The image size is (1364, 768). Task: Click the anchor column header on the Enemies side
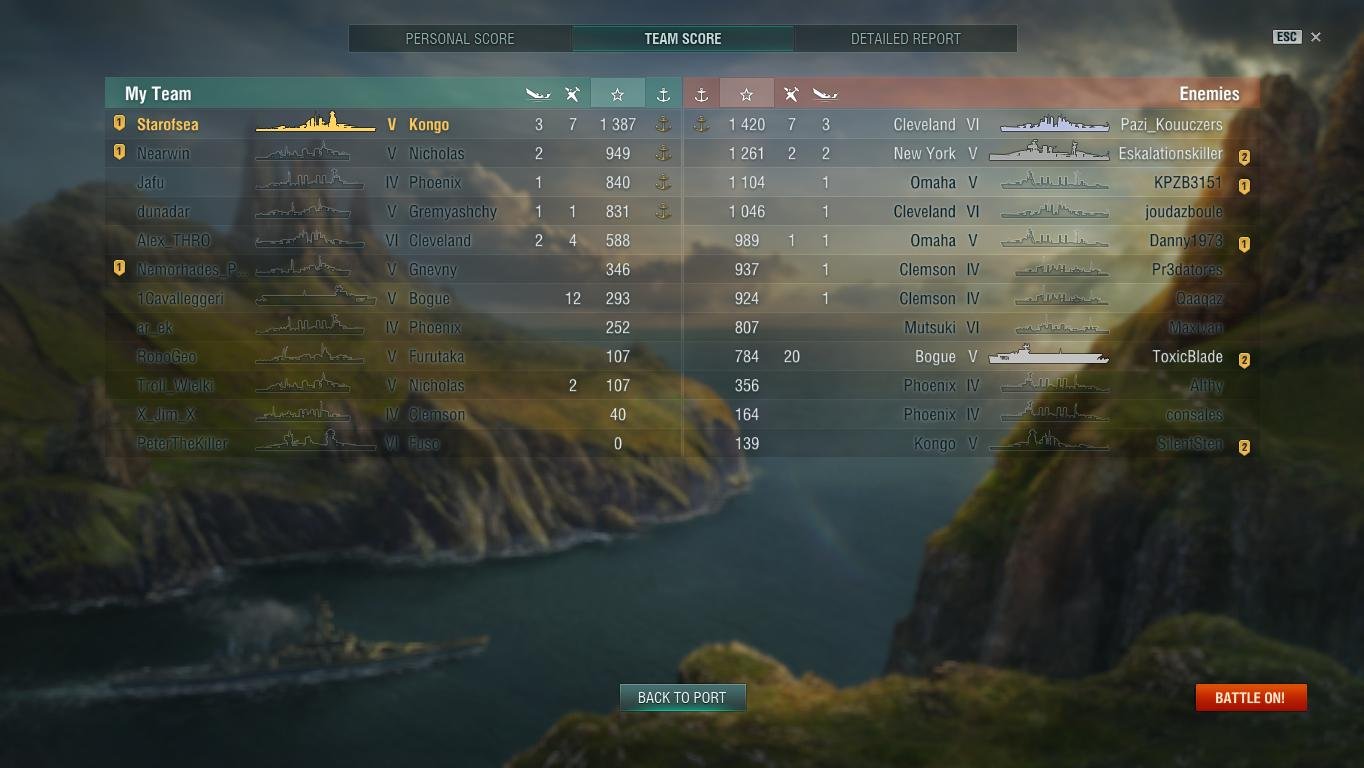click(701, 93)
